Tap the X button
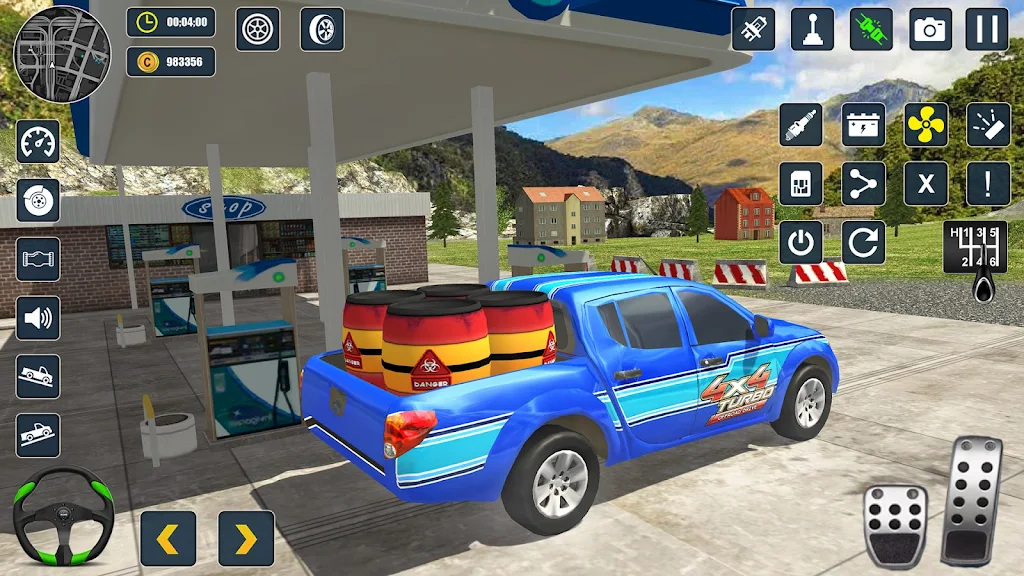Viewport: 1024px width, 576px height. point(926,184)
